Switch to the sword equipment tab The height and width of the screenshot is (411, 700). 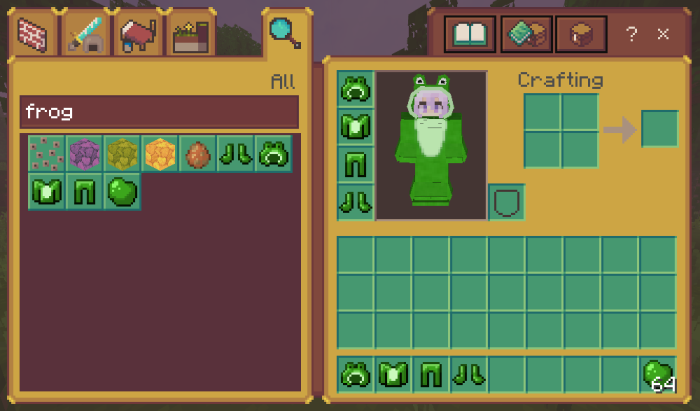86,36
